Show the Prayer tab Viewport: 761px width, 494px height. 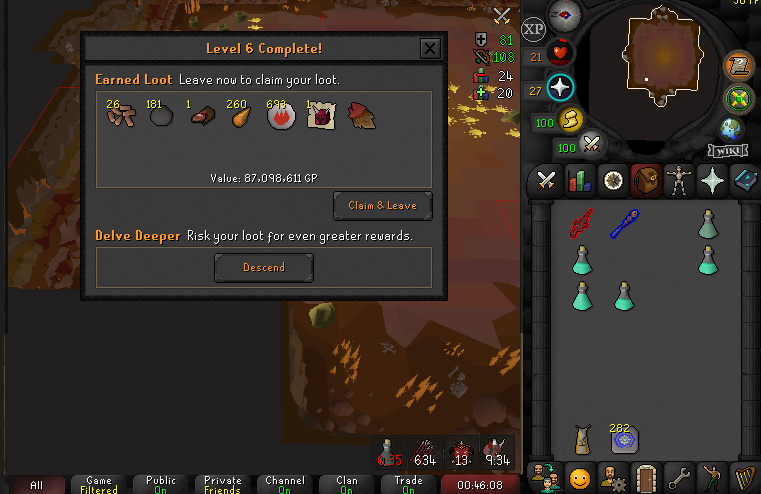click(712, 180)
